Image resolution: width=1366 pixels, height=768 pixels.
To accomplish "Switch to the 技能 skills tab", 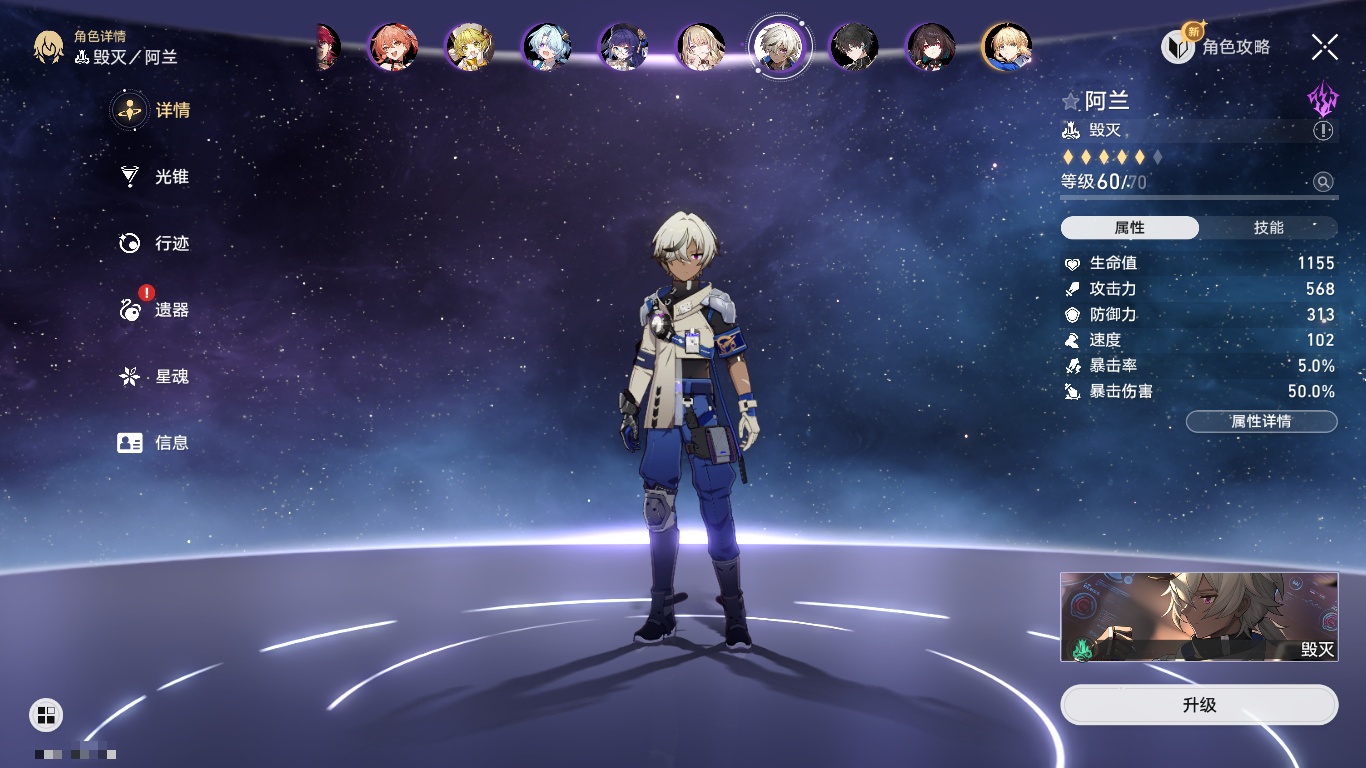I will coord(1268,228).
